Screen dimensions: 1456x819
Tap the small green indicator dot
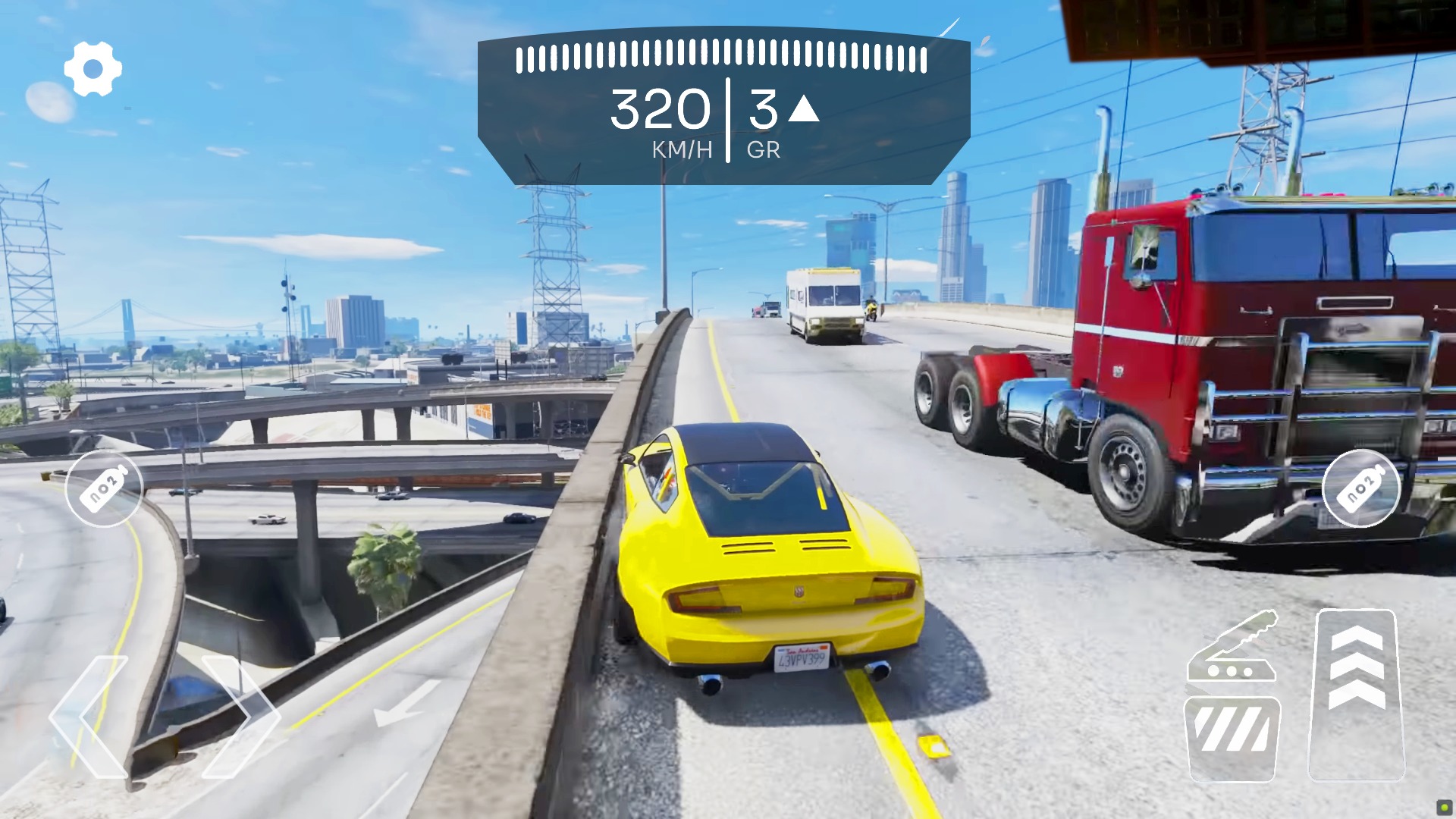click(1445, 808)
